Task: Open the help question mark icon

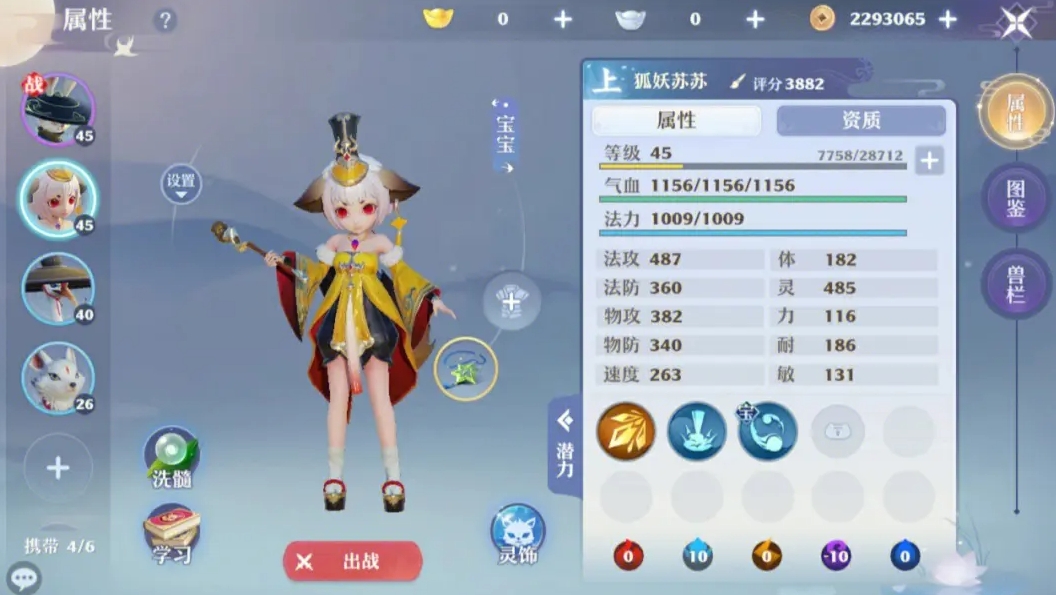Action: coord(166,20)
